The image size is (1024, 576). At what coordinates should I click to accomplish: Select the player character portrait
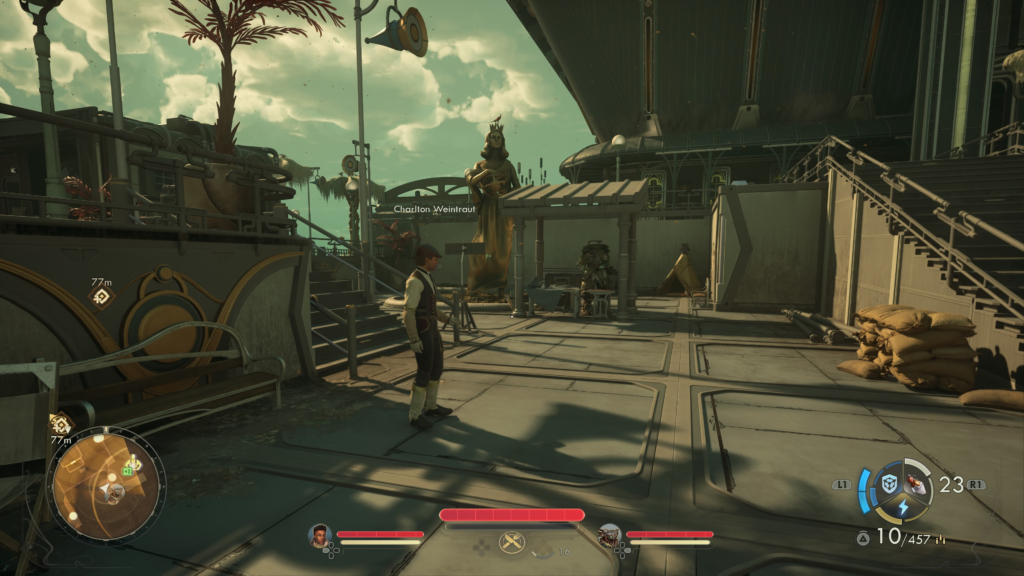320,536
